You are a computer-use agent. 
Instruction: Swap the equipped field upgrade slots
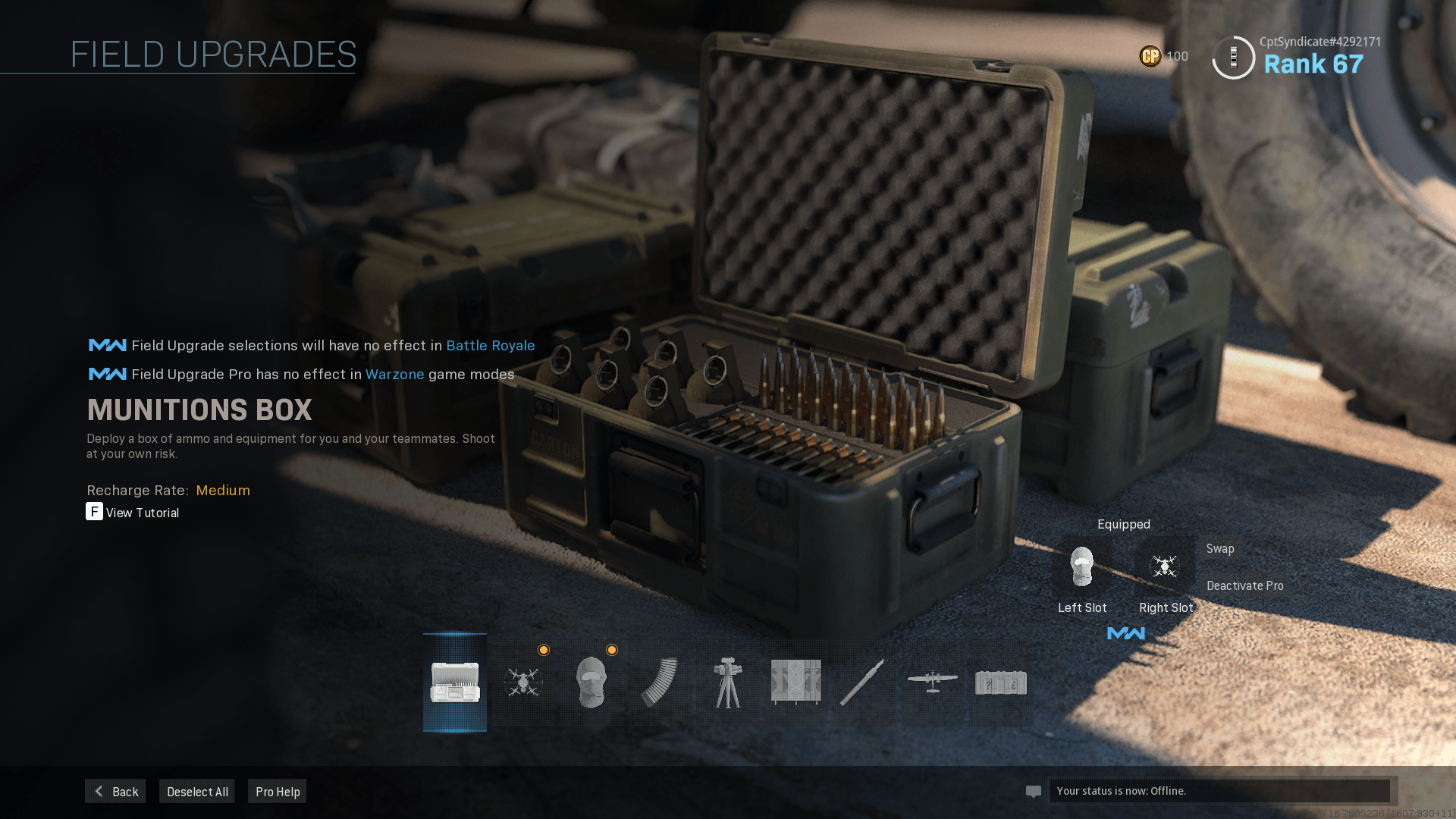(1220, 548)
